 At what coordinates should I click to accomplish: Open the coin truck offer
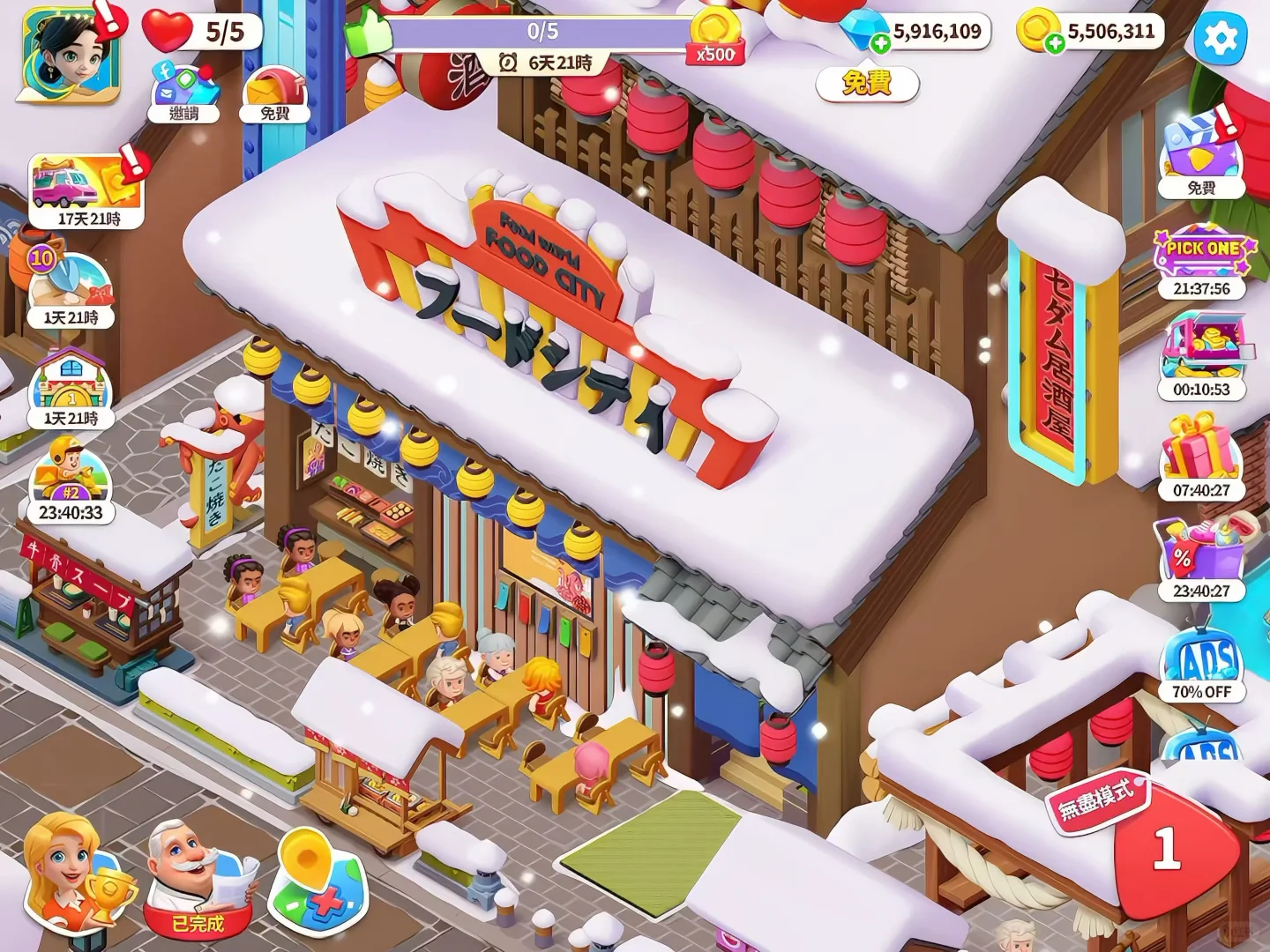tap(1201, 358)
